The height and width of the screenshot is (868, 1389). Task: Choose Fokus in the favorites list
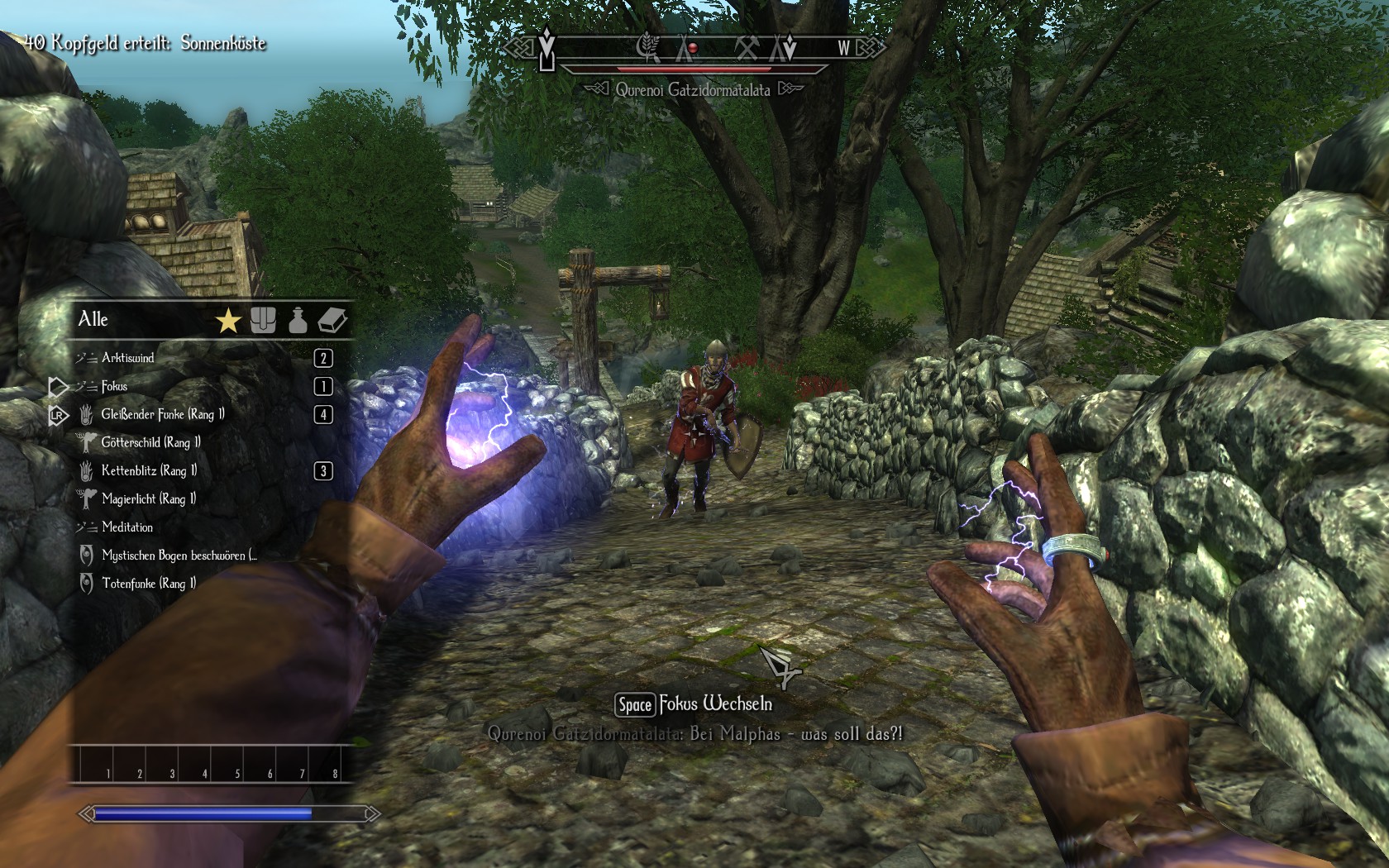click(x=114, y=386)
